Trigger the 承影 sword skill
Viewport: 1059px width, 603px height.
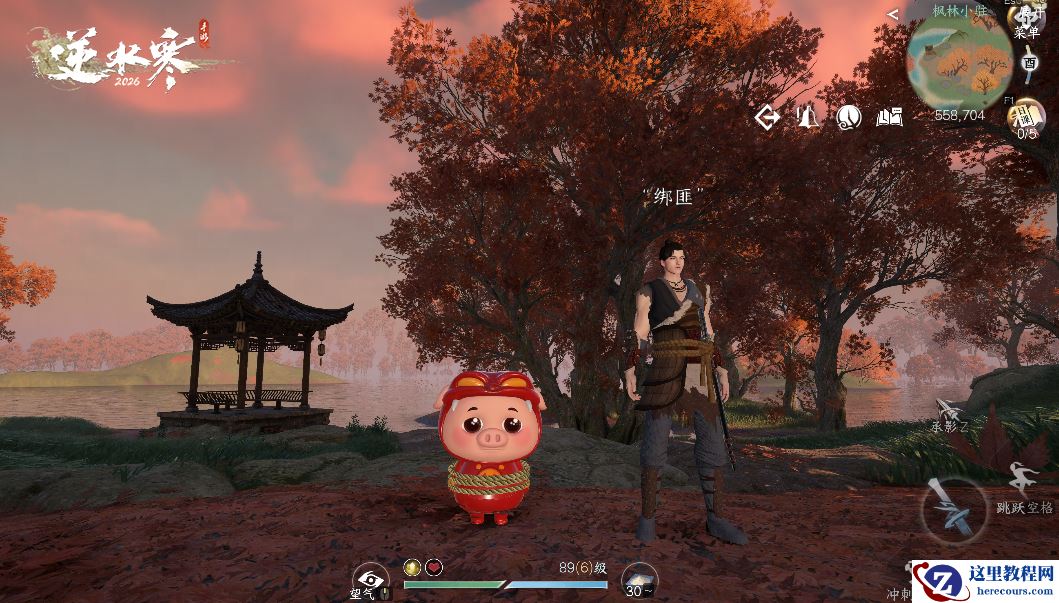pos(949,411)
